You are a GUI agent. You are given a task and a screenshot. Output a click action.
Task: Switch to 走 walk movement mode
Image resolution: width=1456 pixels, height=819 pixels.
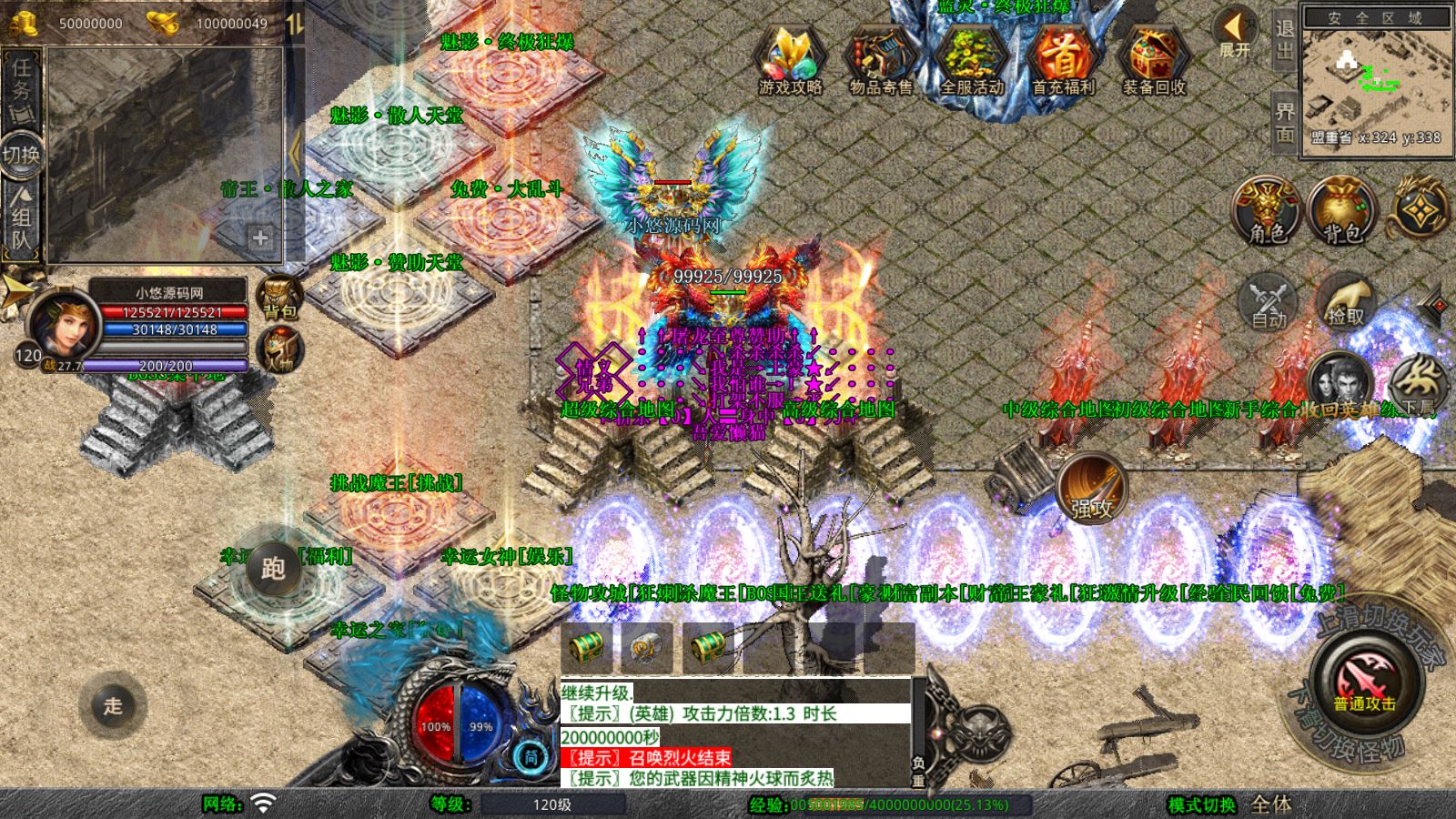click(x=112, y=705)
